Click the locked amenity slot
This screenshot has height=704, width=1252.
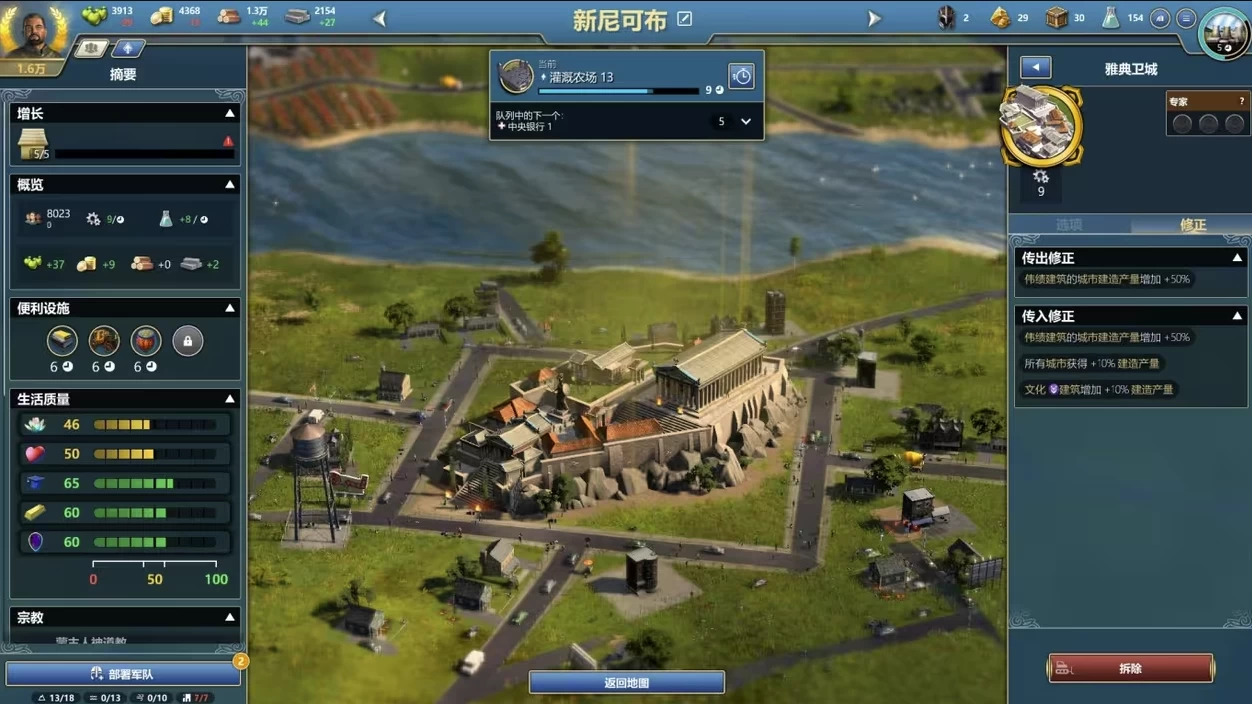(187, 341)
